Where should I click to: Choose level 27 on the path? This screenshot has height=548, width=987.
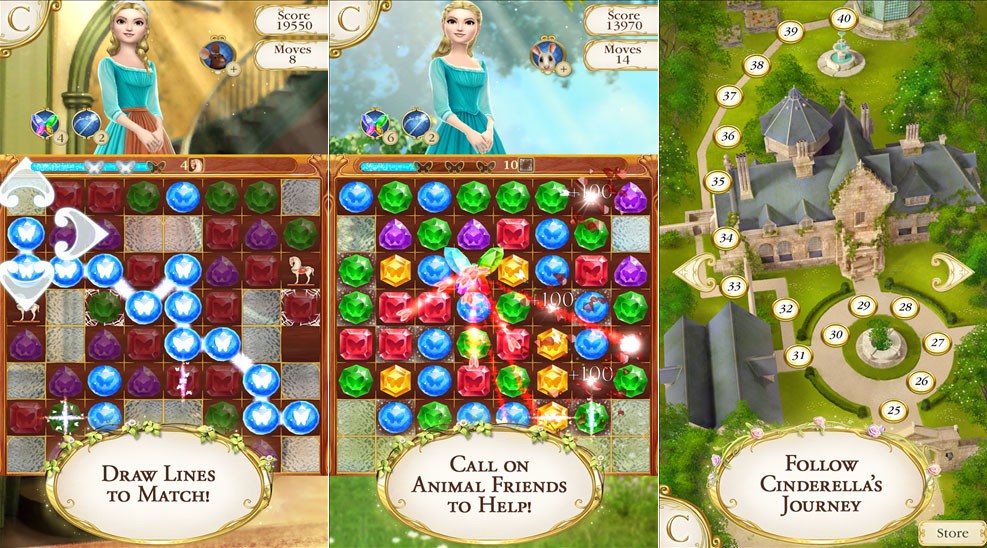[x=937, y=343]
